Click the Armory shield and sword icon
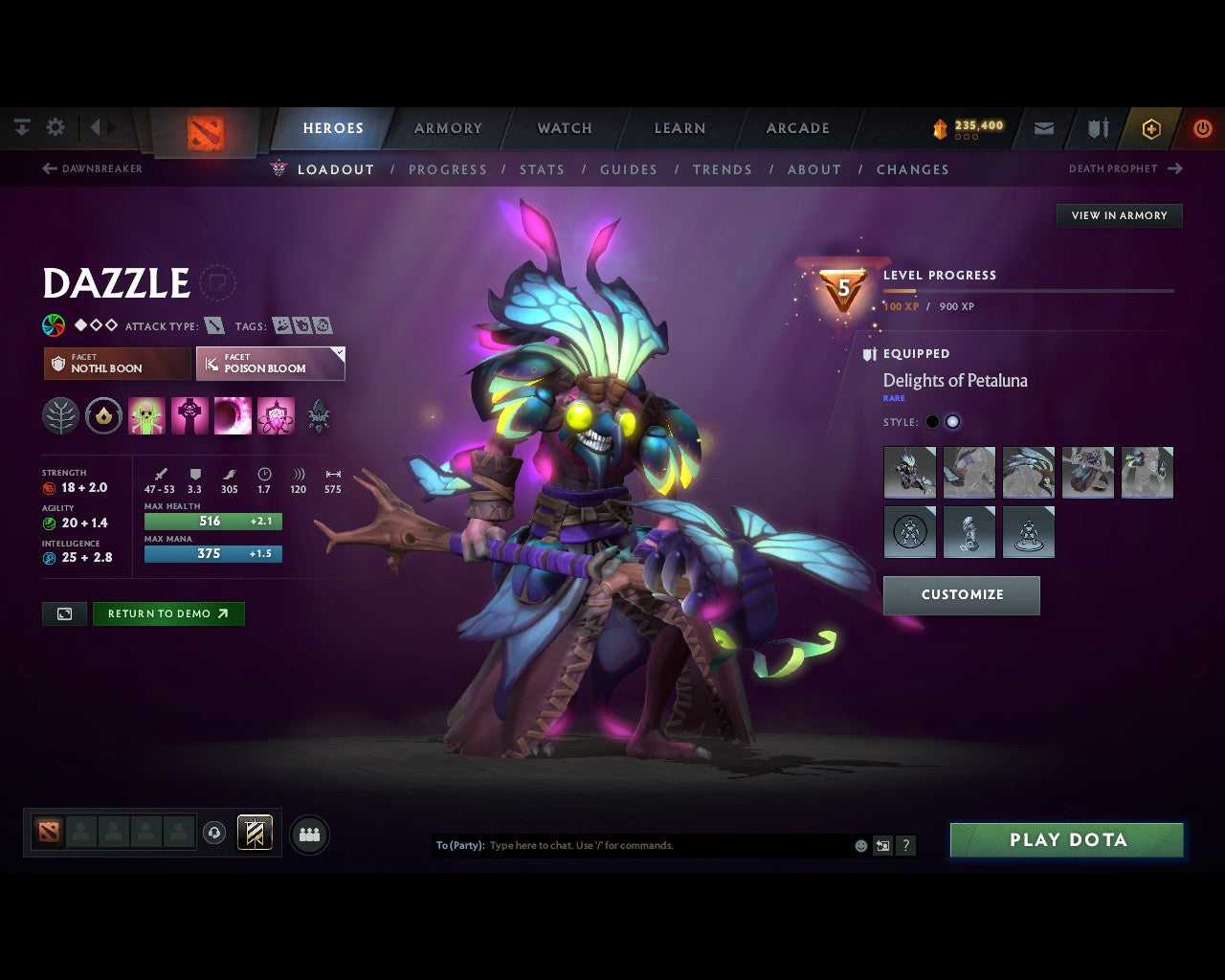Image resolution: width=1225 pixels, height=980 pixels. 1097,128
